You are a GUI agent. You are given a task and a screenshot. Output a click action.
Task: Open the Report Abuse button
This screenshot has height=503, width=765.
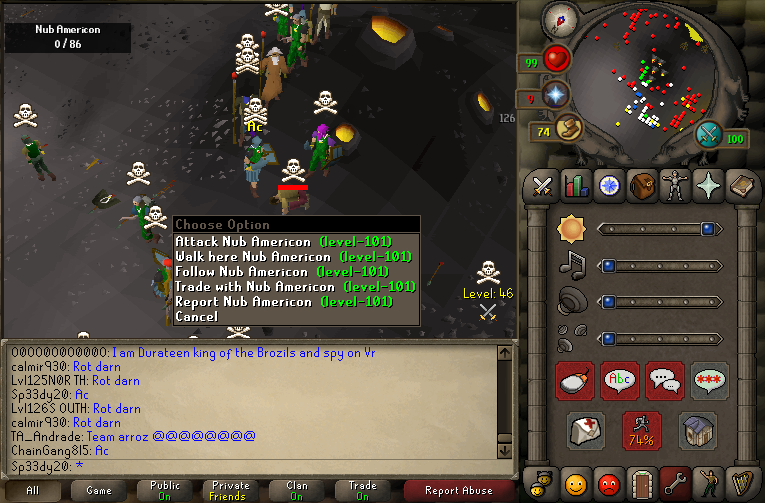point(458,490)
